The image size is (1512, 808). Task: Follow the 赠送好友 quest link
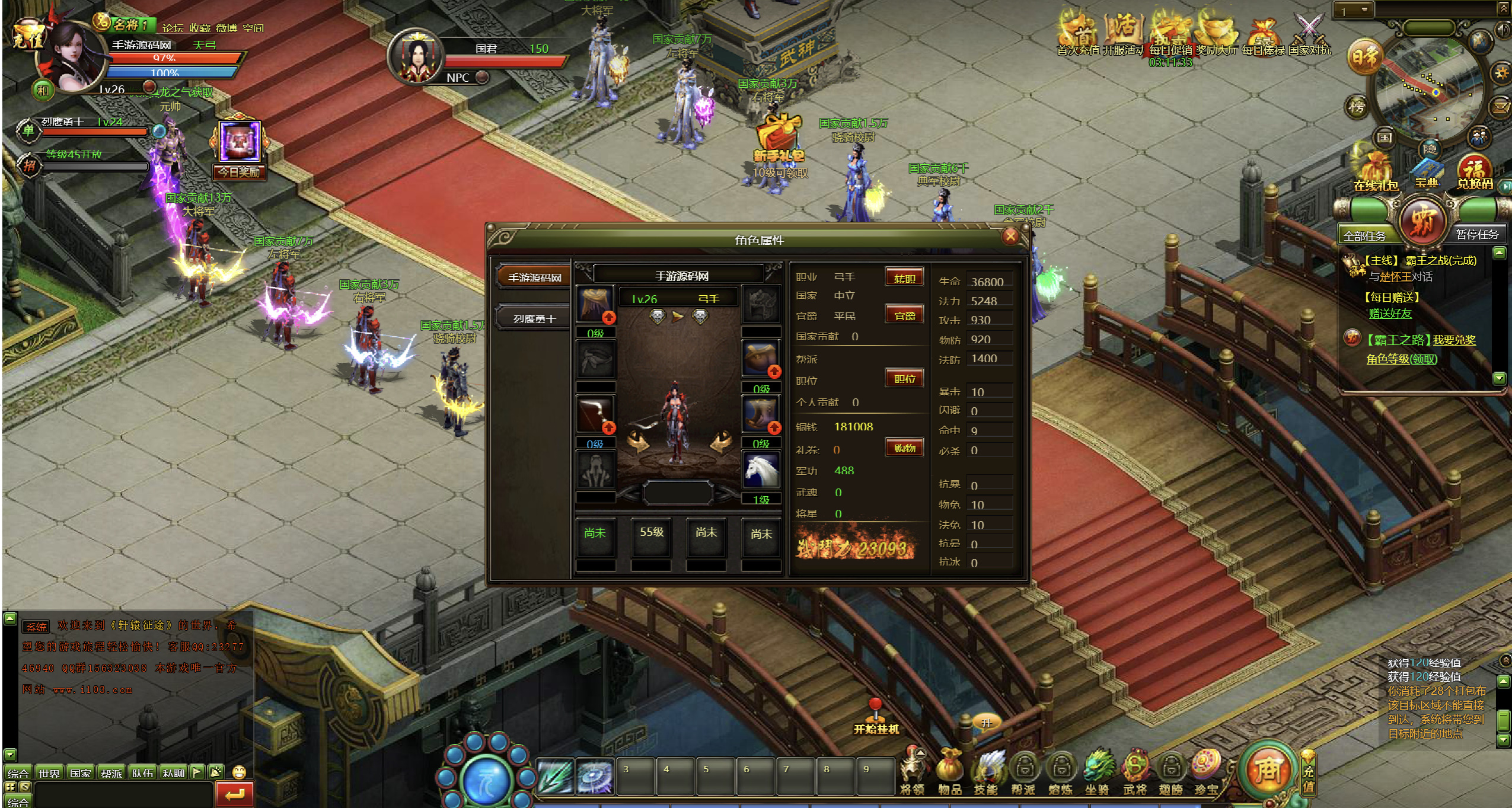[x=1390, y=314]
